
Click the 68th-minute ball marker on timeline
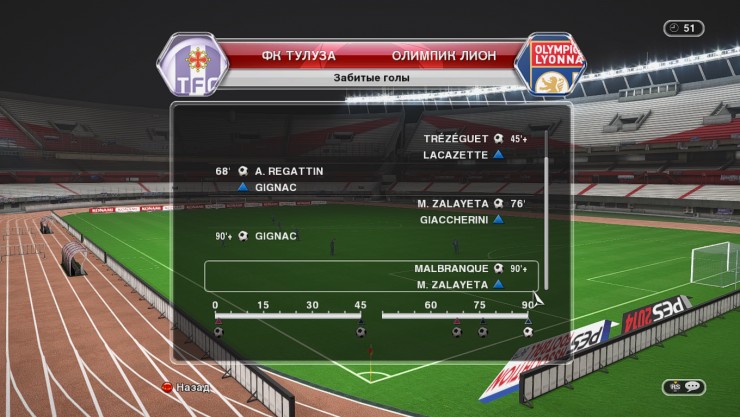(457, 331)
